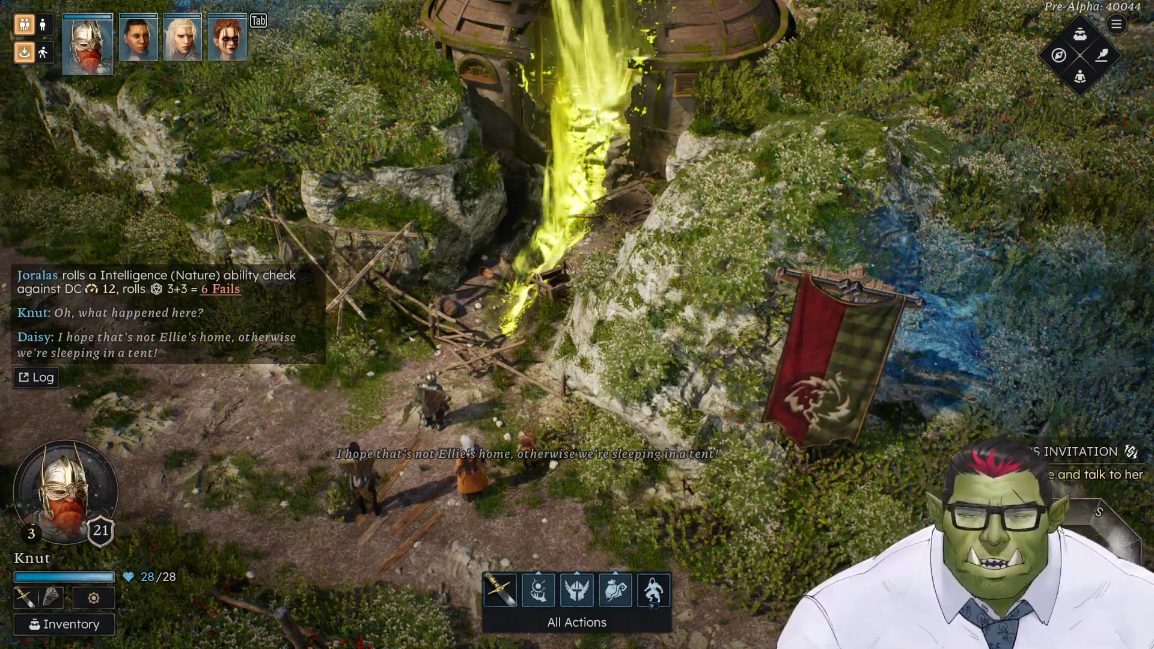Open the hamburger game menu
This screenshot has width=1154, height=649.
pyautogui.click(x=1117, y=24)
